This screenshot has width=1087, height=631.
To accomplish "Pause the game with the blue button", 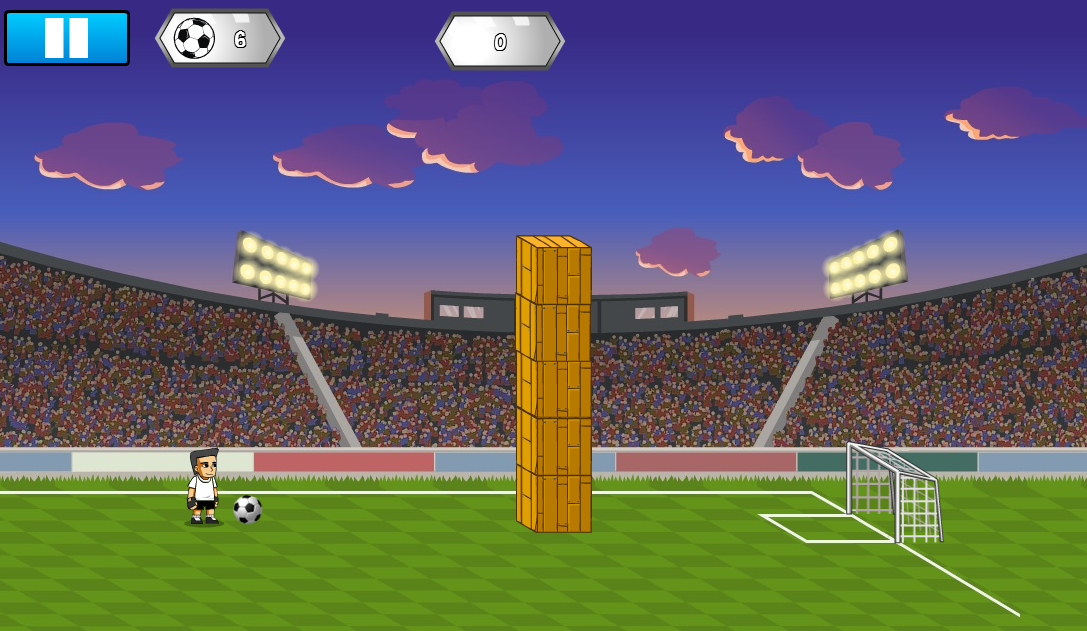I will point(67,38).
